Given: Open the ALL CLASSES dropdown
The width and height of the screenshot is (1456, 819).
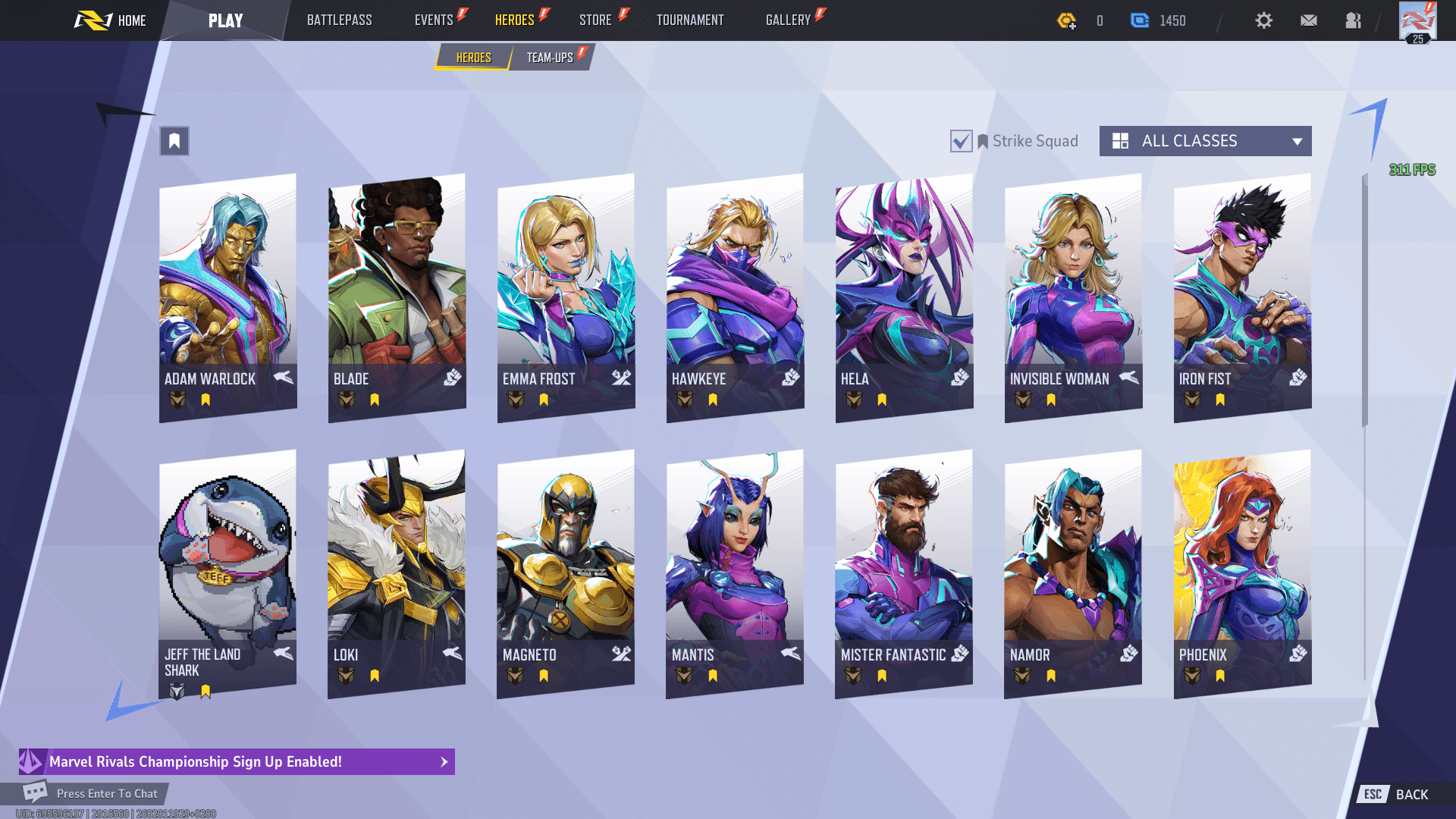Looking at the screenshot, I should click(1204, 141).
